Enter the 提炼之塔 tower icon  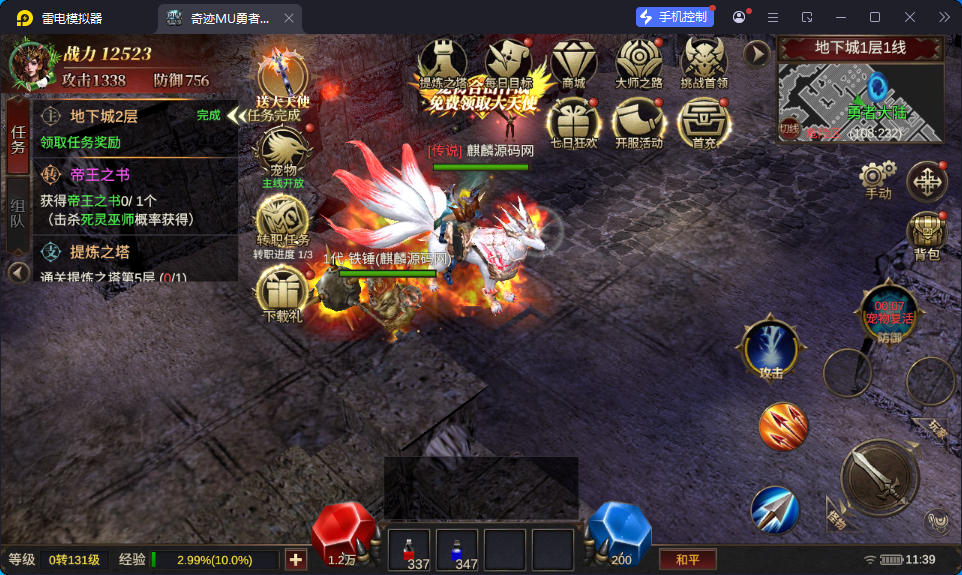click(x=443, y=60)
